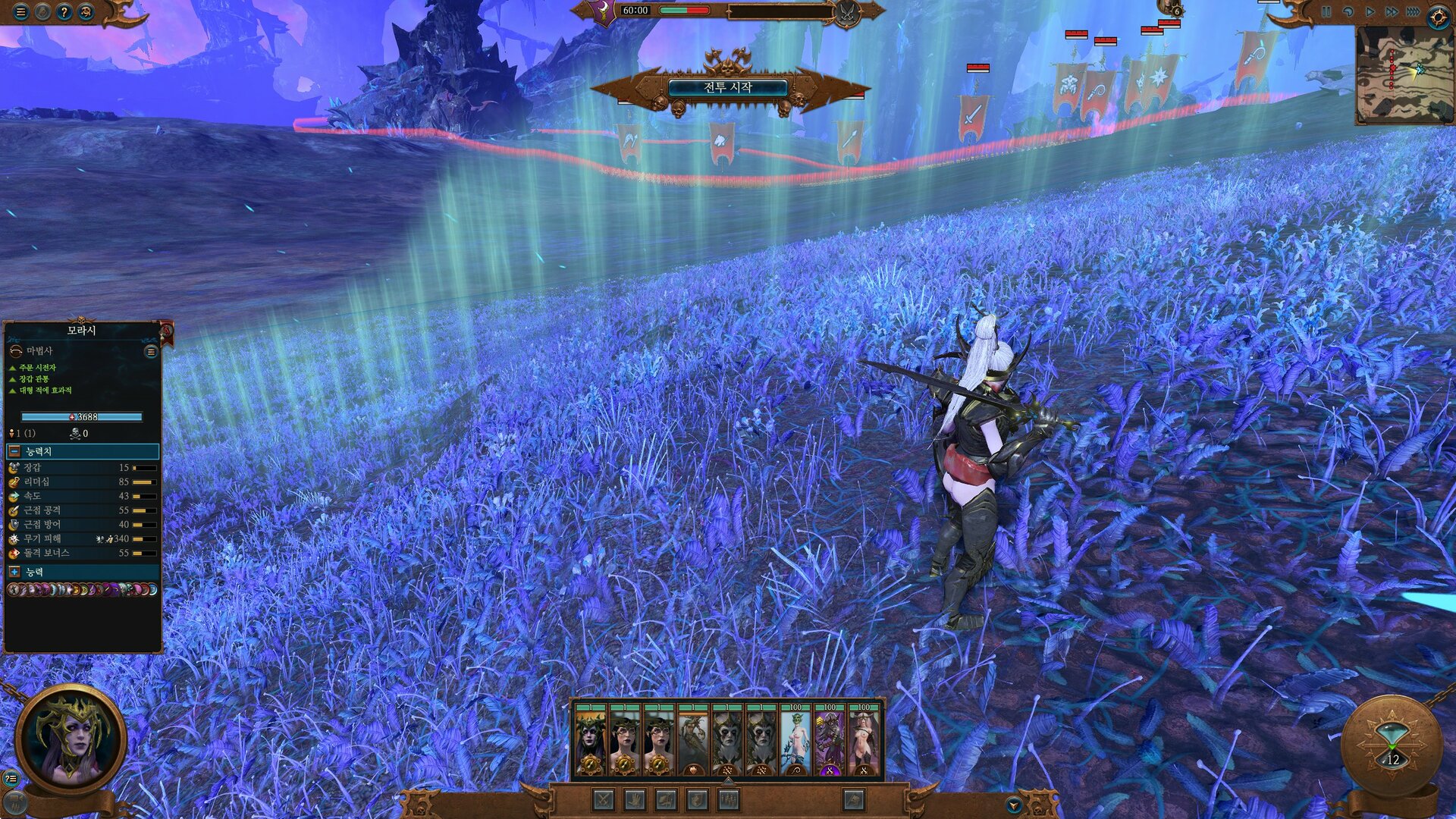Image resolution: width=1456 pixels, height=819 pixels.
Task: Collapse the 능력치 stats section
Action: coord(14,451)
